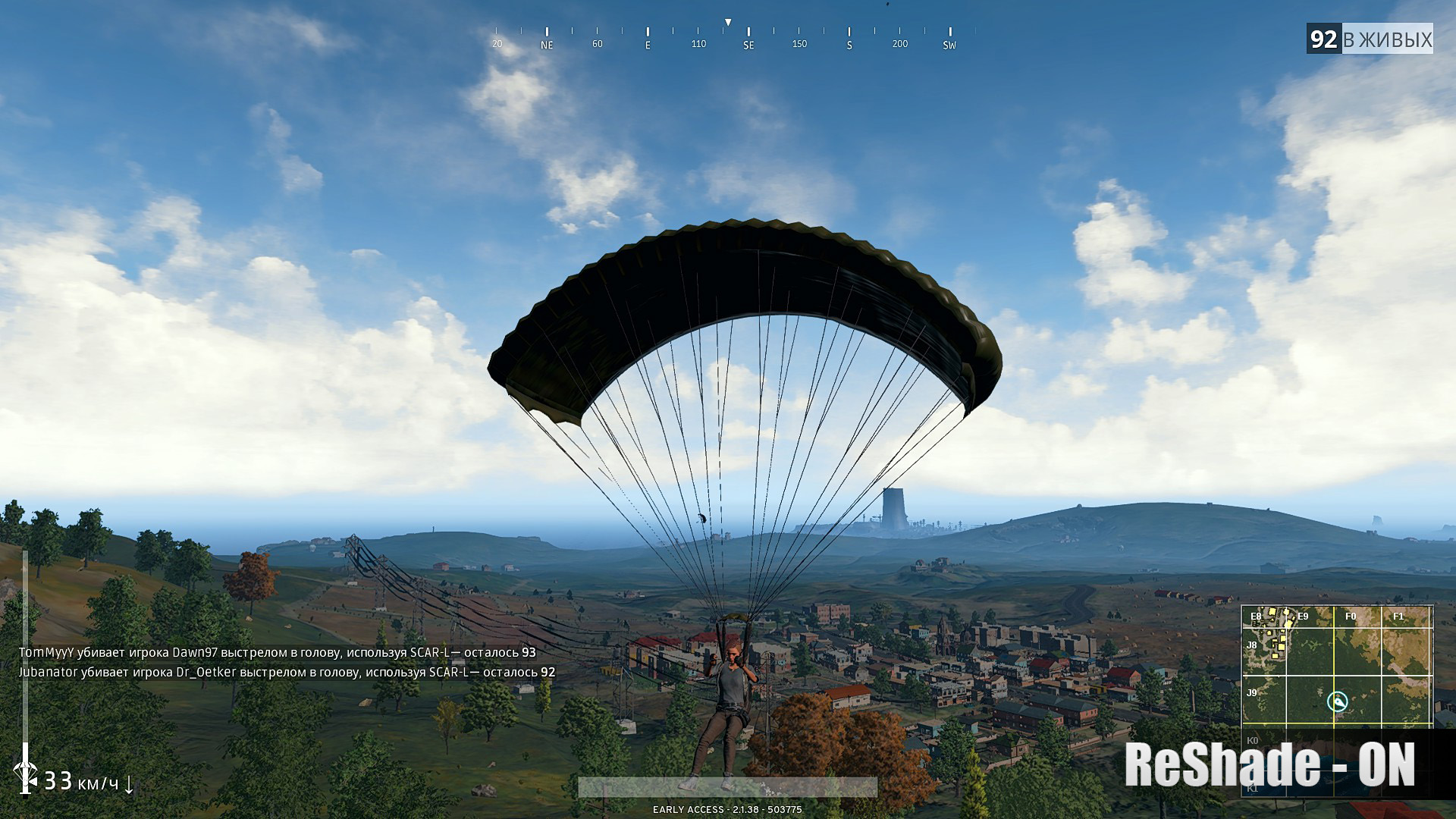Click the EARLY ACCESS version text at bottom
This screenshot has height=819, width=1456.
726,809
